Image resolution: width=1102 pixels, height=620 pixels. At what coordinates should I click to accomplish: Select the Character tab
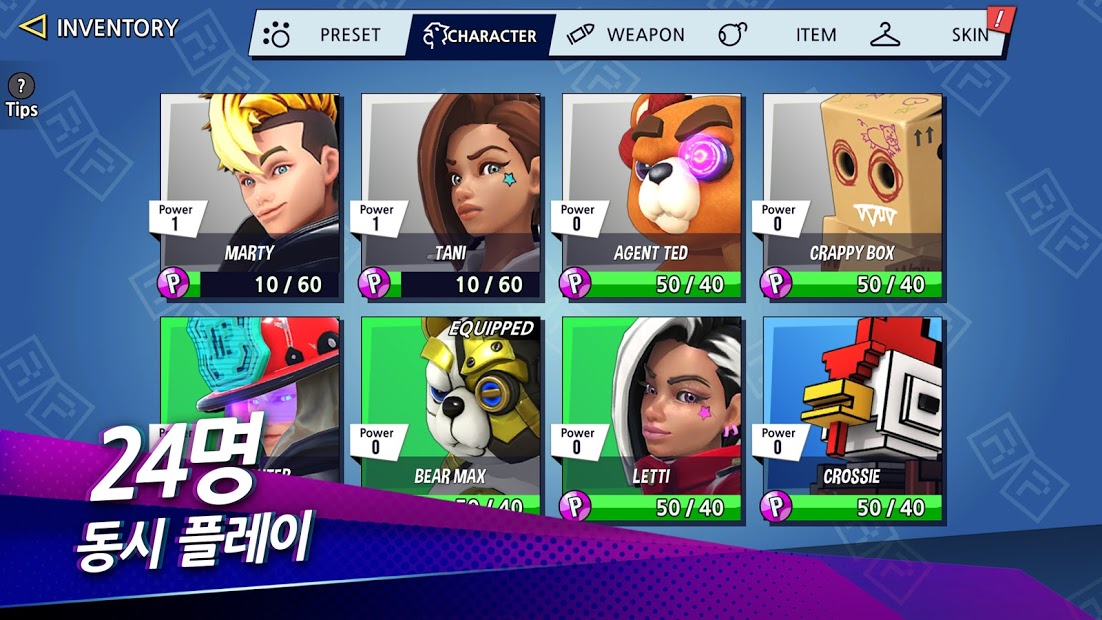(481, 35)
